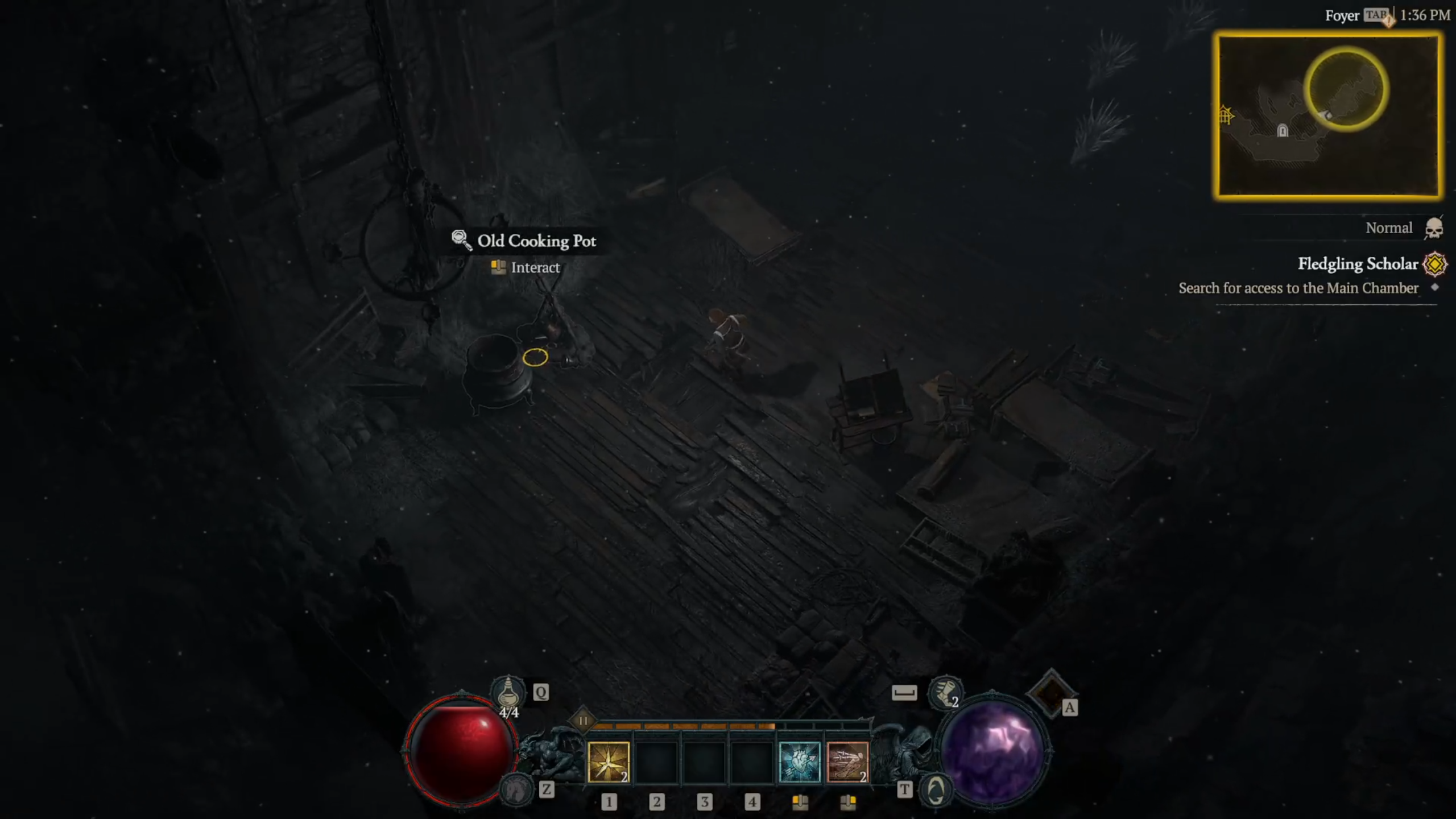The image size is (1456, 819).
Task: Click the locked door marker on minimap
Action: coord(1283,131)
